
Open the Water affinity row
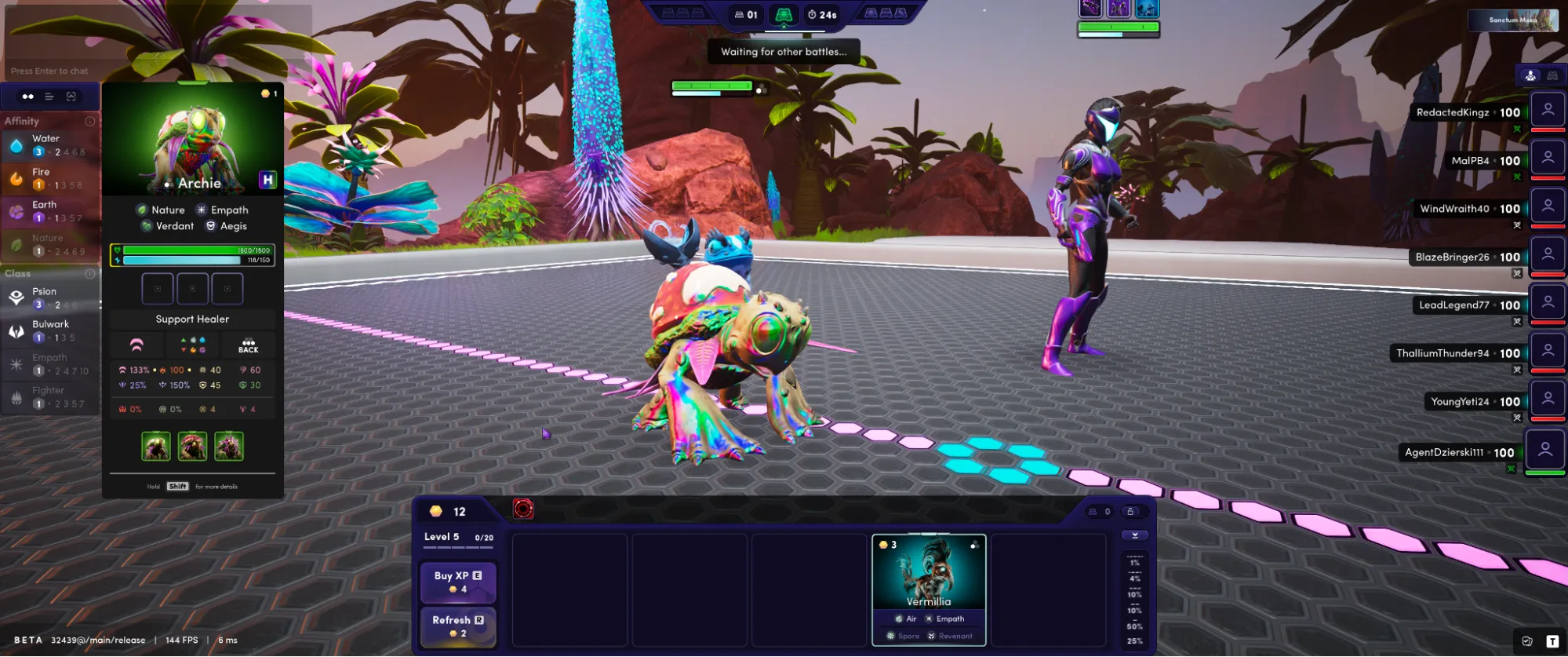pyautogui.click(x=49, y=145)
